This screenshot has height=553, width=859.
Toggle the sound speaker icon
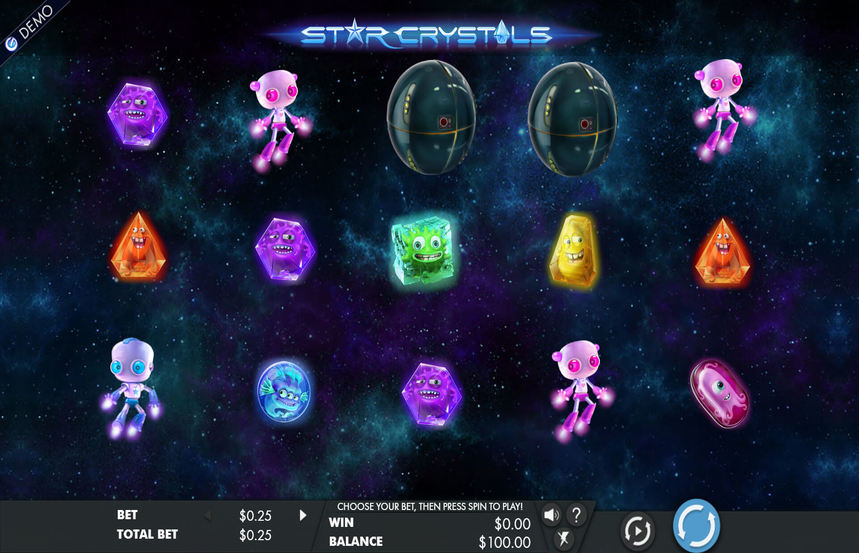coord(551,516)
